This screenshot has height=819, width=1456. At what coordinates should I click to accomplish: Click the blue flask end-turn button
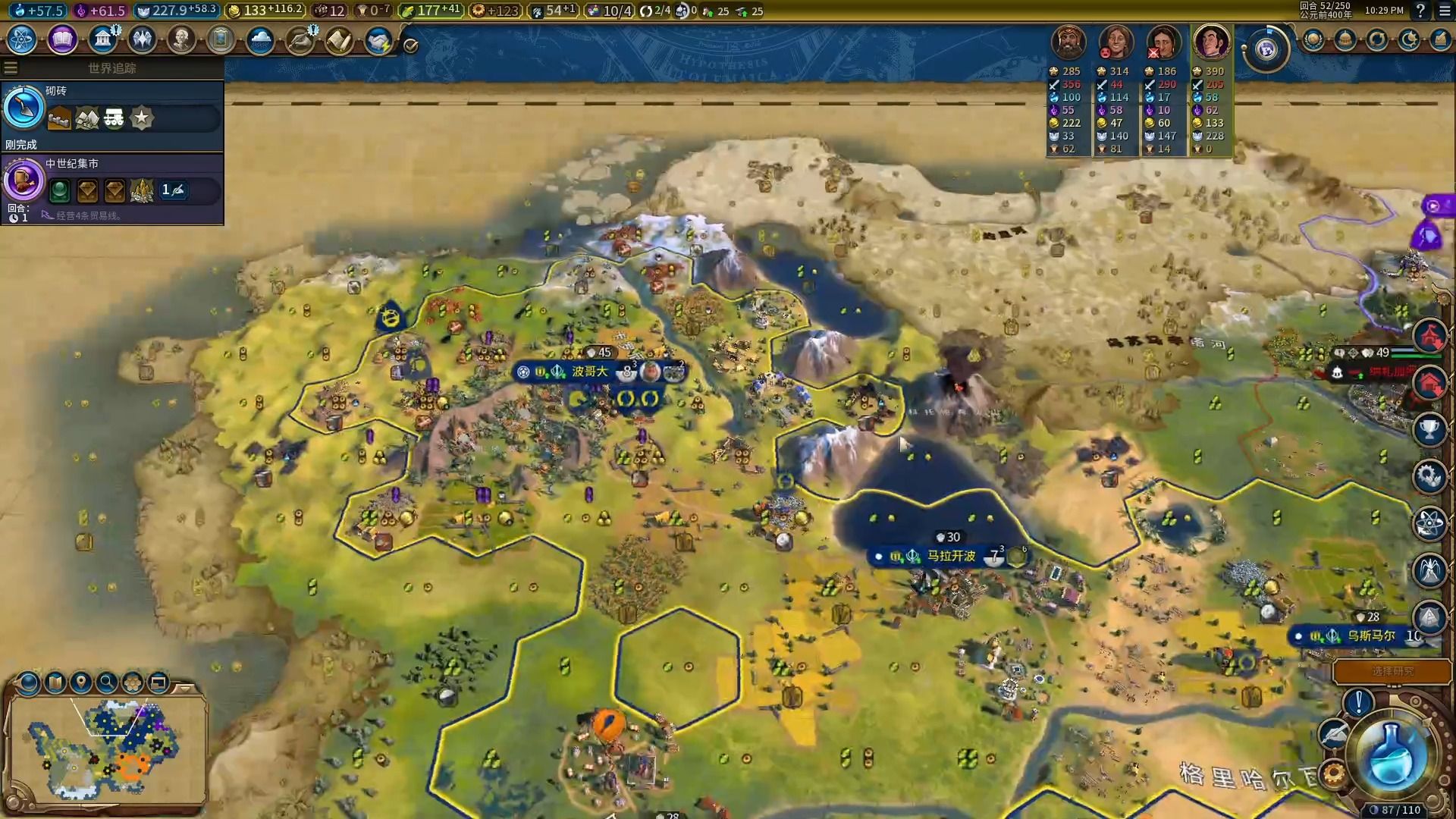(1392, 755)
